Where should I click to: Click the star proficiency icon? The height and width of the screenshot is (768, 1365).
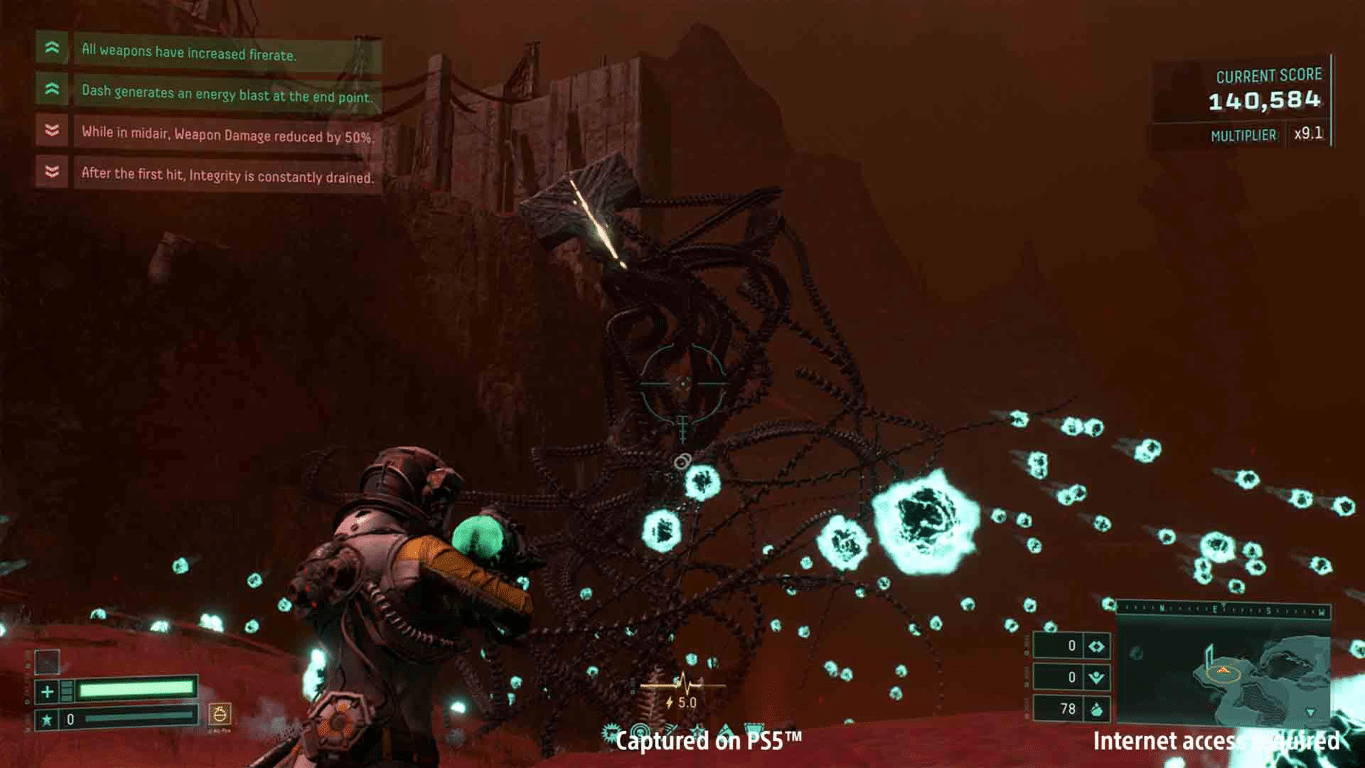pos(47,719)
